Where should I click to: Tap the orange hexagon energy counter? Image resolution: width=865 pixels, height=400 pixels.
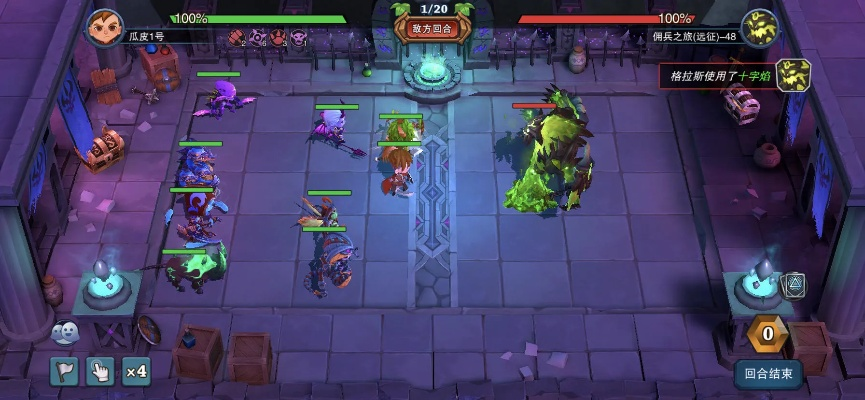point(767,333)
